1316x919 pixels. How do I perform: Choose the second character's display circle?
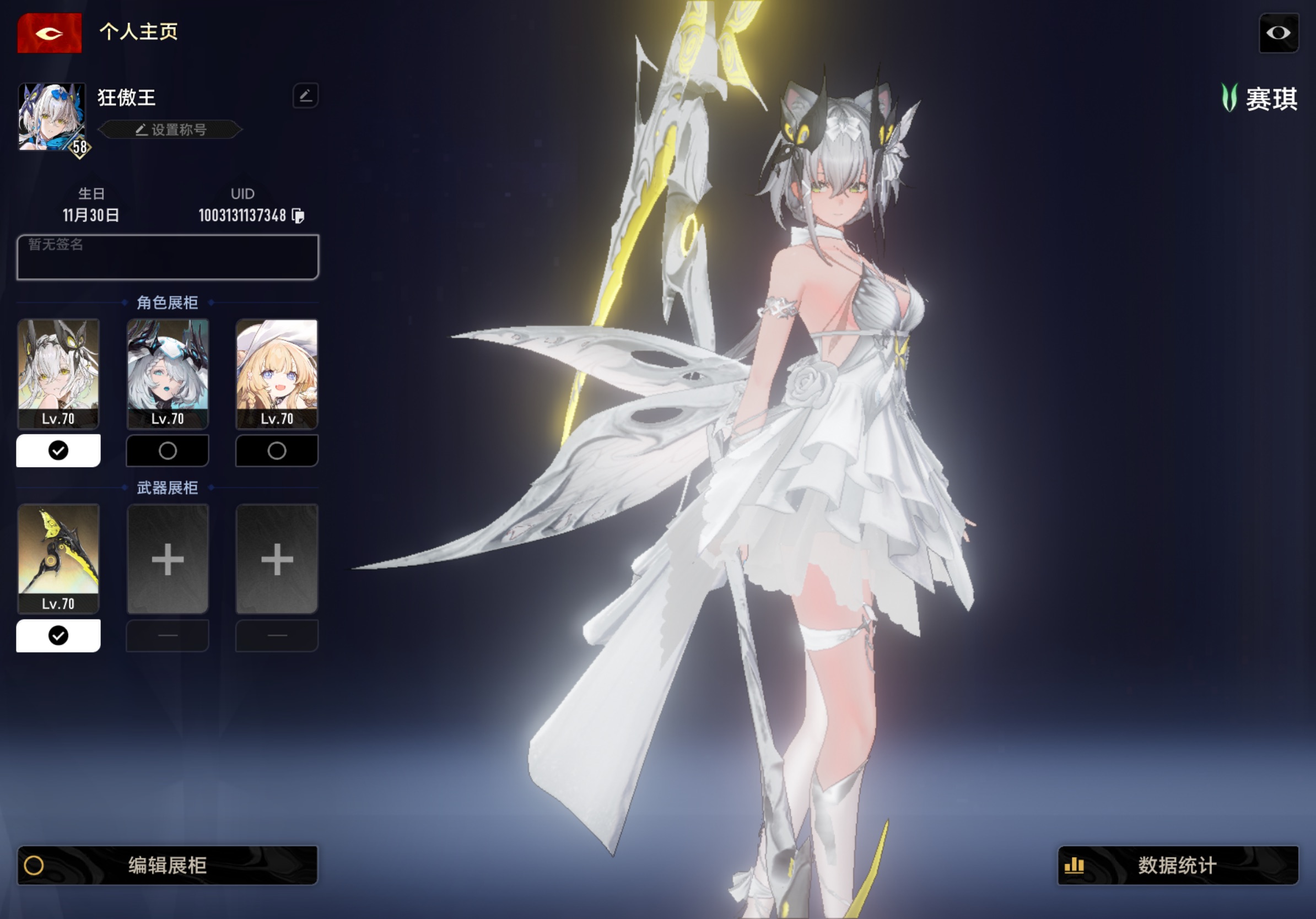tap(168, 451)
